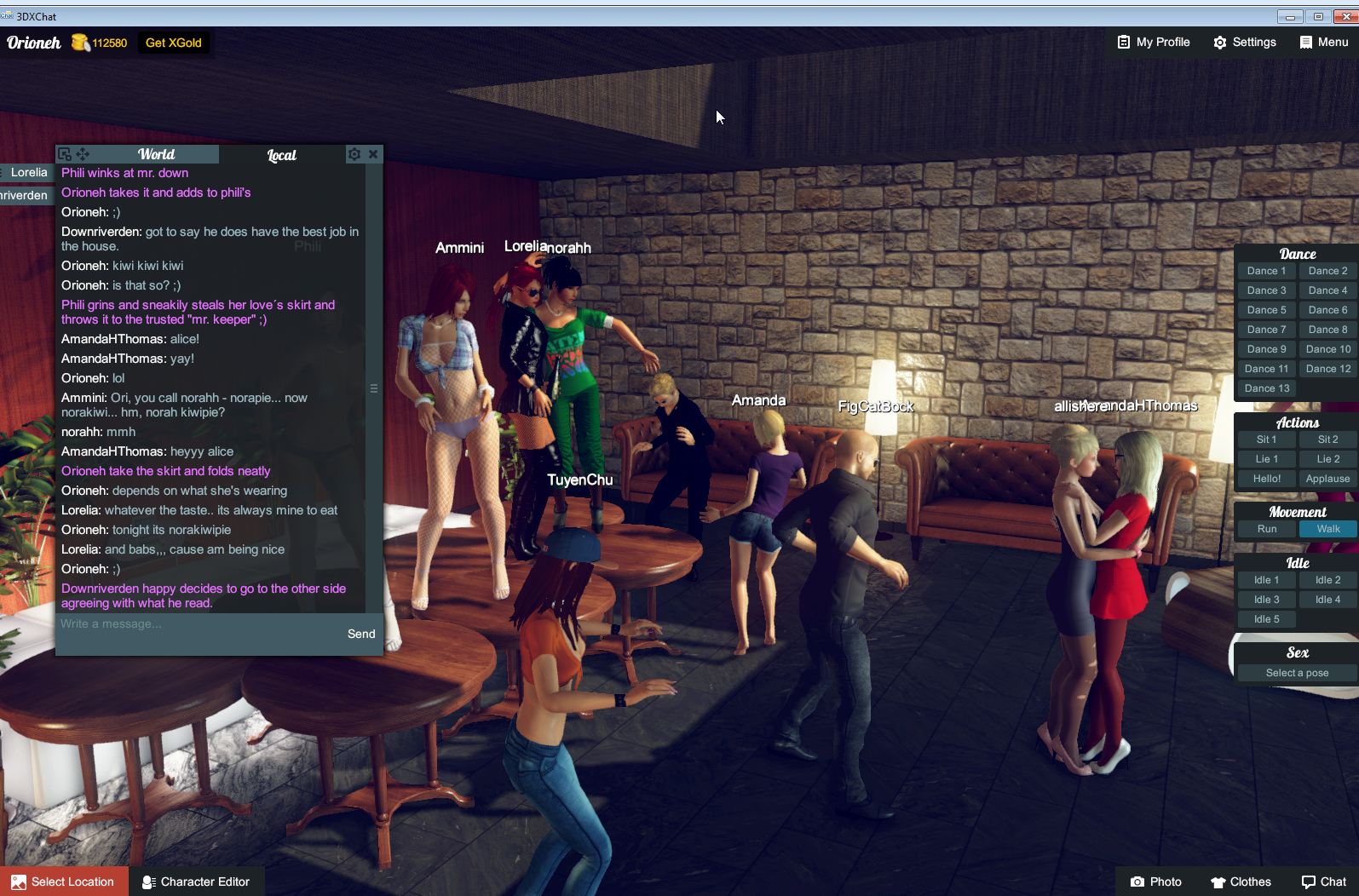Image resolution: width=1359 pixels, height=896 pixels.
Task: Open the Clothes menu
Action: pos(1240,882)
